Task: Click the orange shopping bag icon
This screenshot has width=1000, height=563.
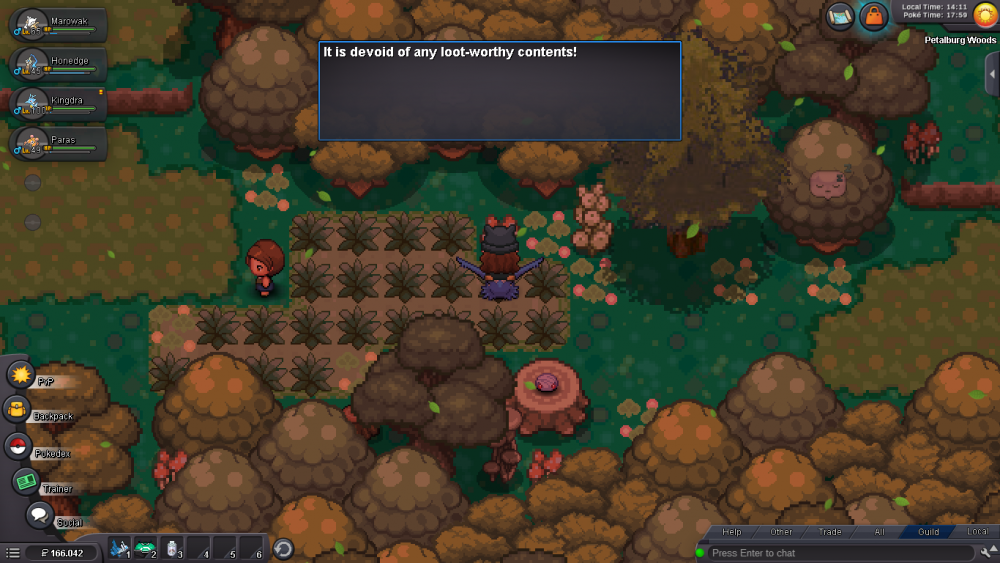Action: (874, 16)
